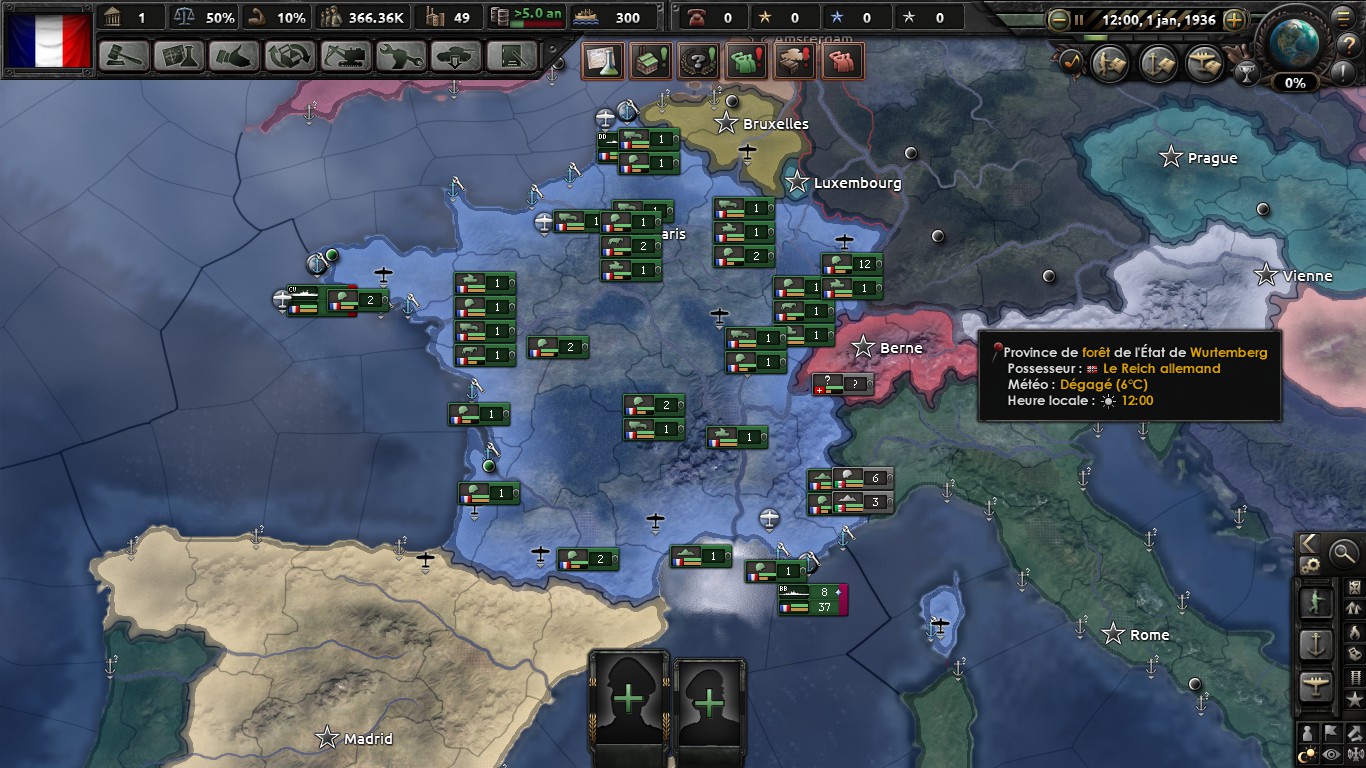
Task: Open the naval theater overview anchor button
Action: (1158, 63)
